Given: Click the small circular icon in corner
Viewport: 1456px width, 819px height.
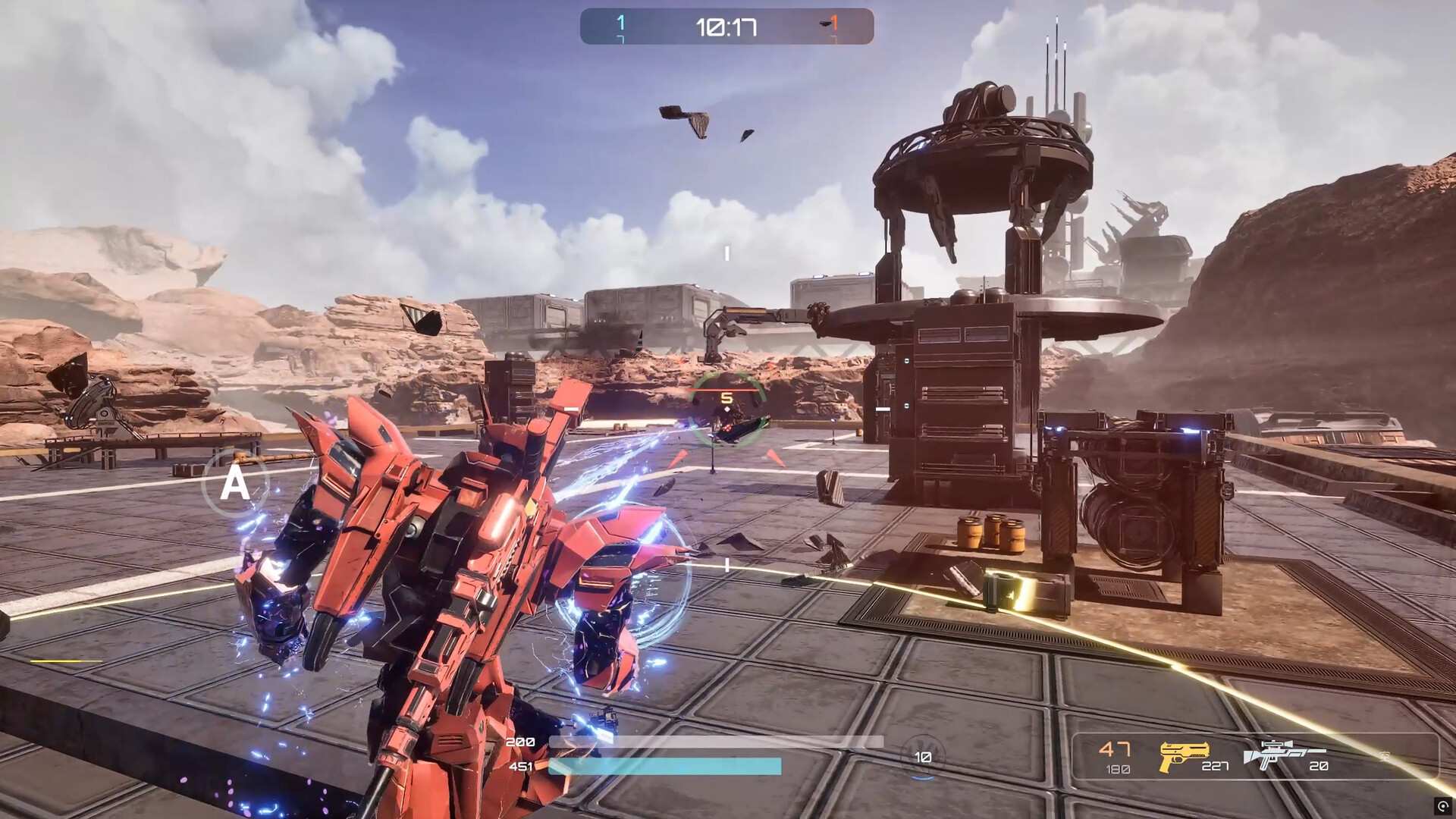Looking at the screenshot, I should click(x=1442, y=805).
